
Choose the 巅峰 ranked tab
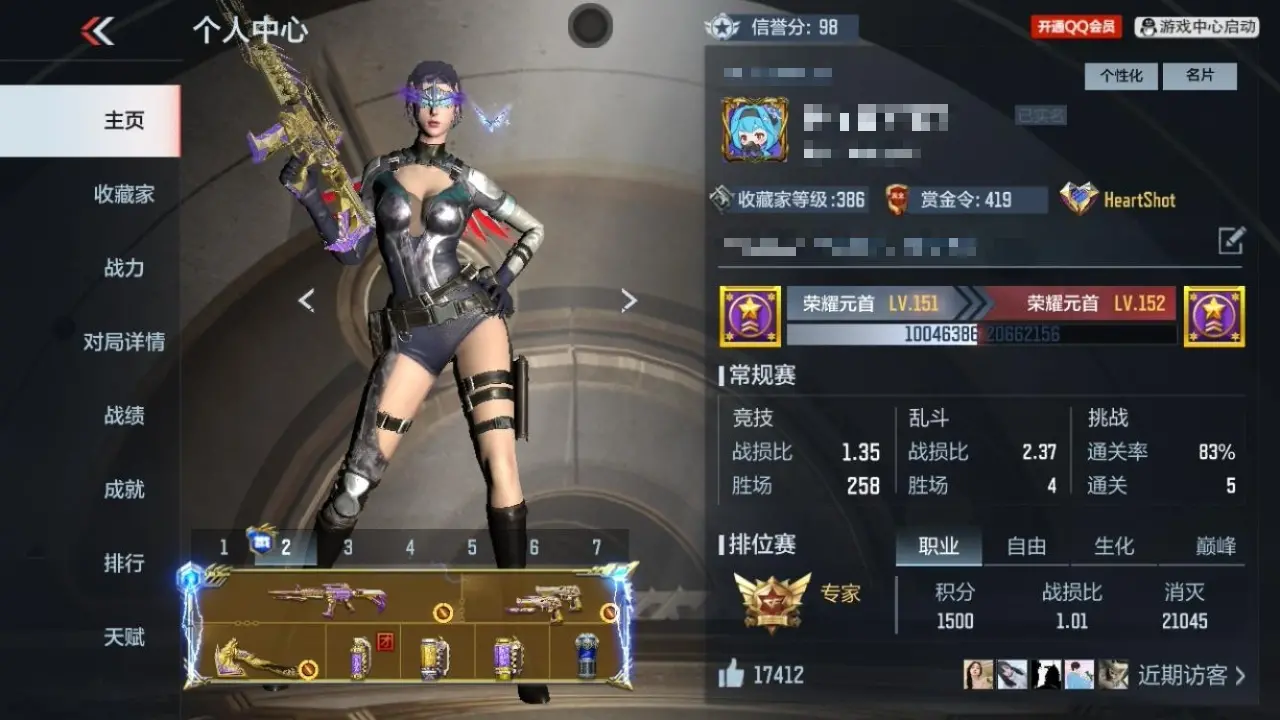coord(1215,546)
